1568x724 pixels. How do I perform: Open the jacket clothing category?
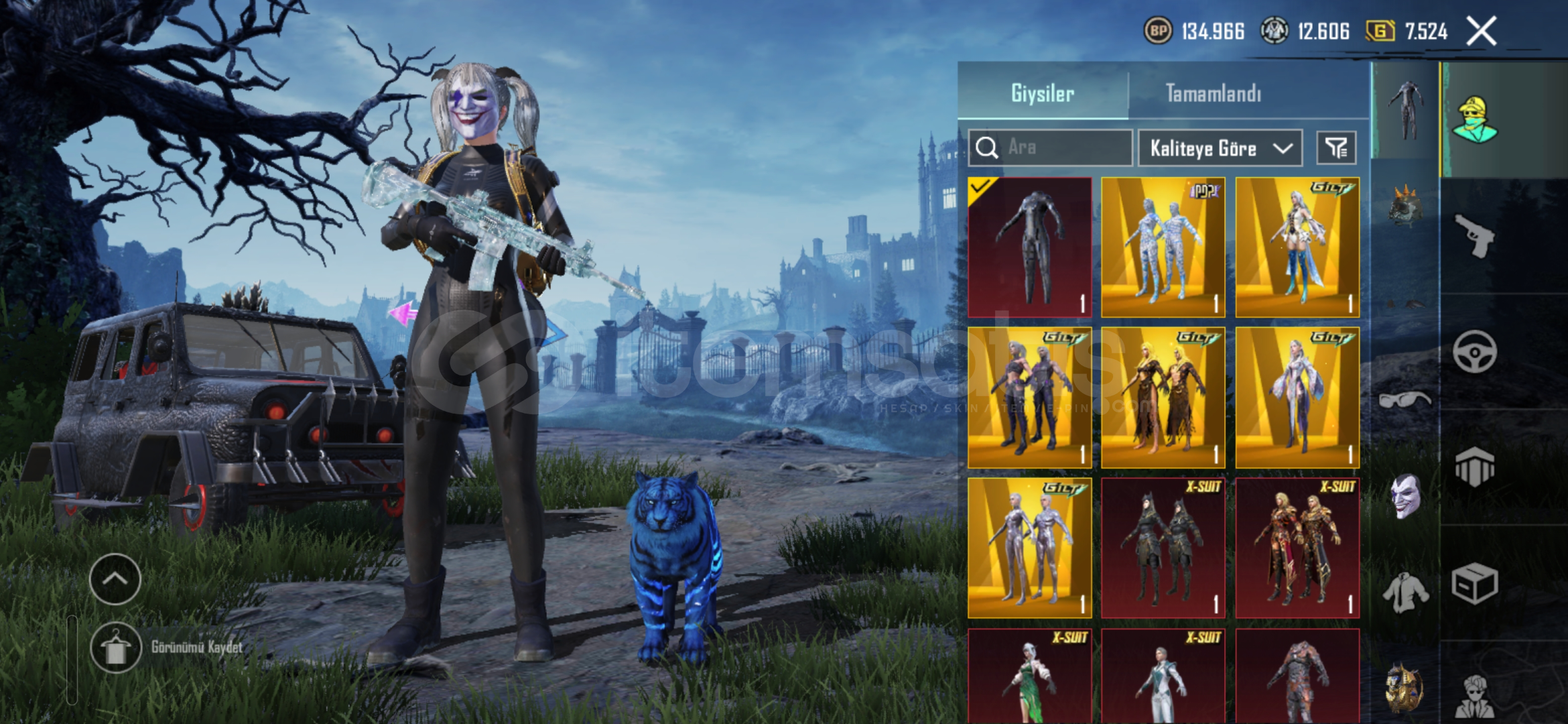coord(1404,593)
